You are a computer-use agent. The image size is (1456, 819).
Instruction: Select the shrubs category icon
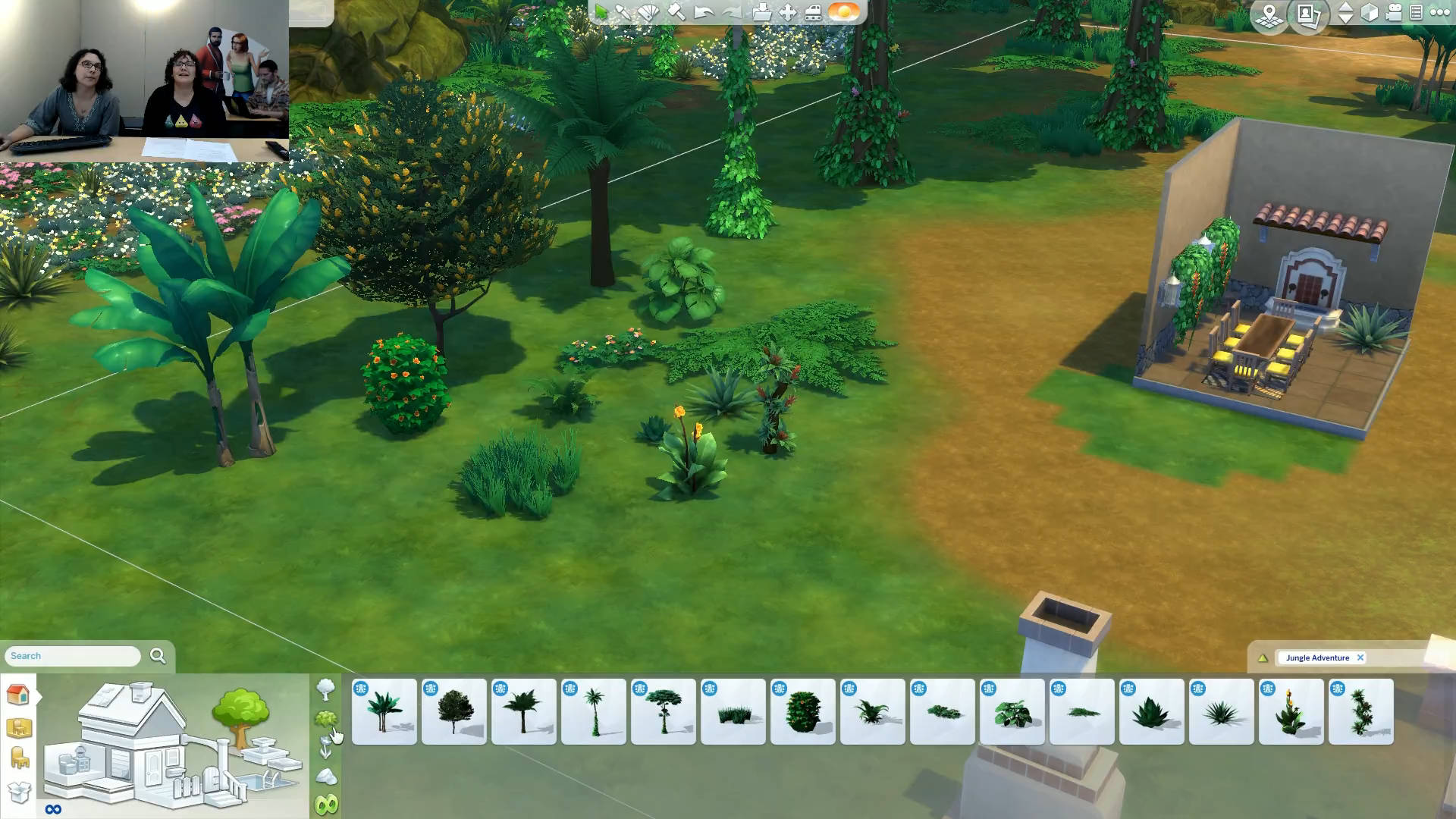(x=325, y=718)
